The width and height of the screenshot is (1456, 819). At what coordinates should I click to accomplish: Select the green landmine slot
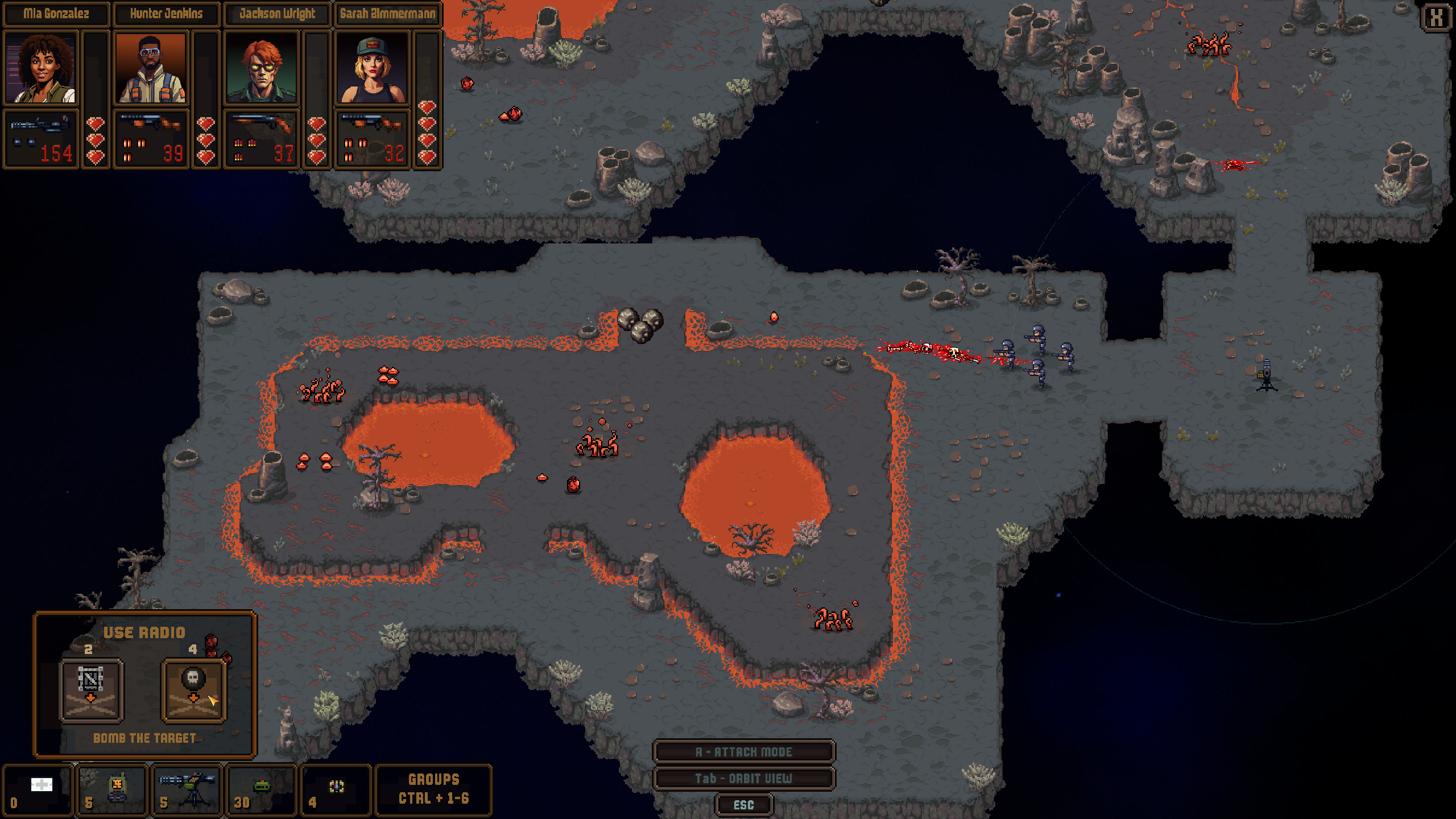[261, 791]
